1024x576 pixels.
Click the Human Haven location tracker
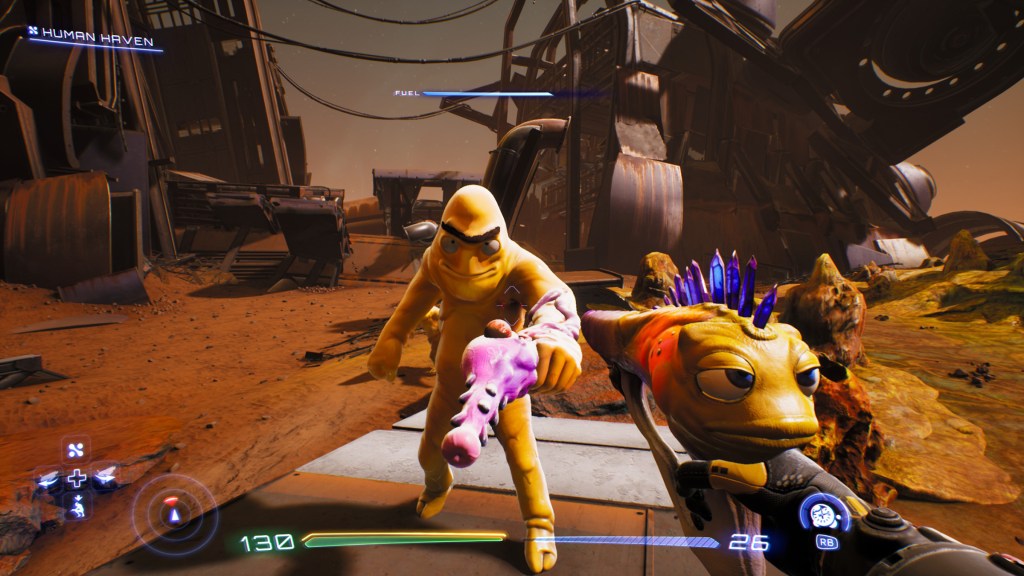coord(93,40)
